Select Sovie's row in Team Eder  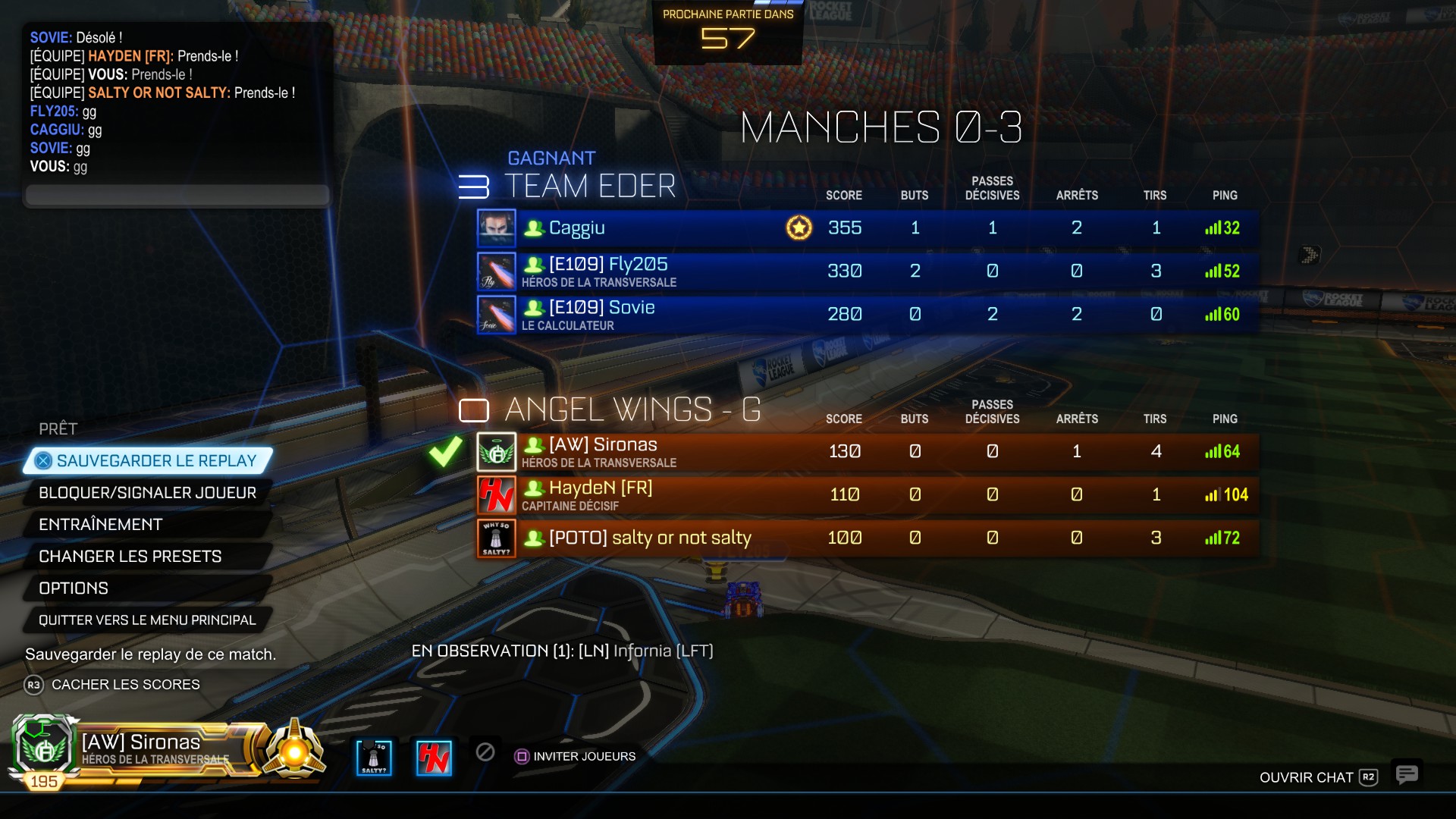coord(867,315)
